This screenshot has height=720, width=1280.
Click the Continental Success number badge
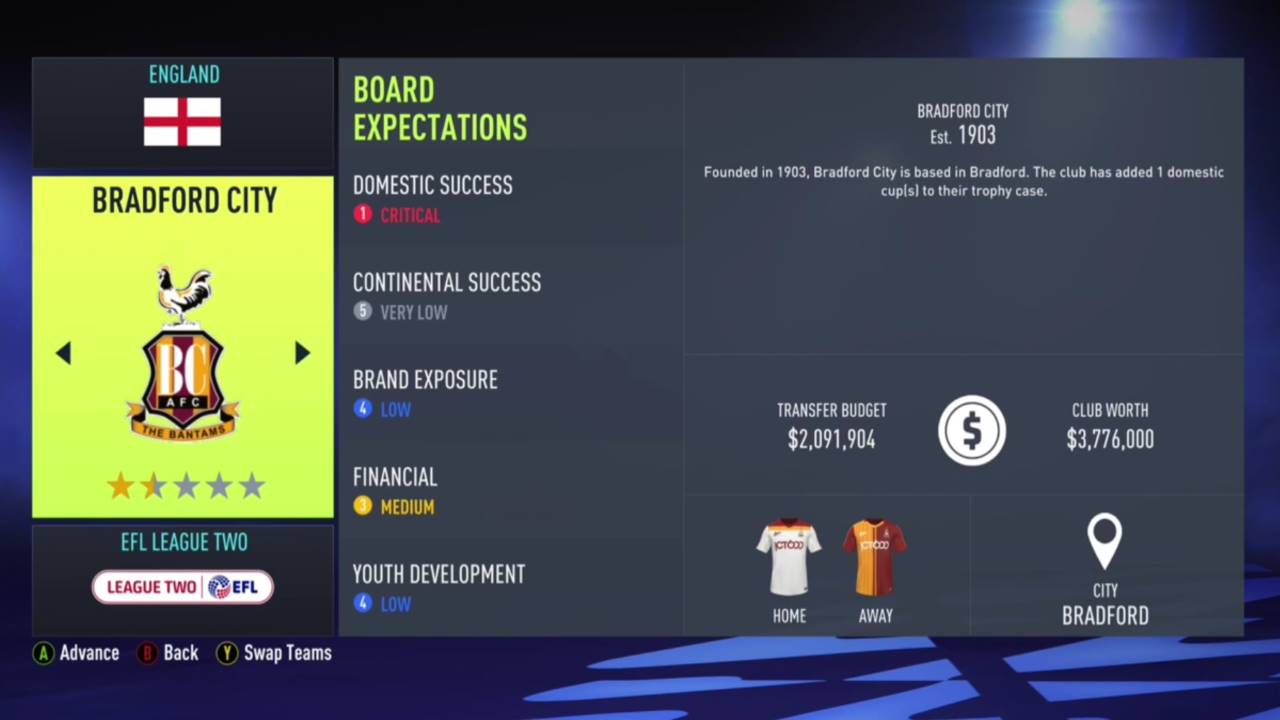362,311
